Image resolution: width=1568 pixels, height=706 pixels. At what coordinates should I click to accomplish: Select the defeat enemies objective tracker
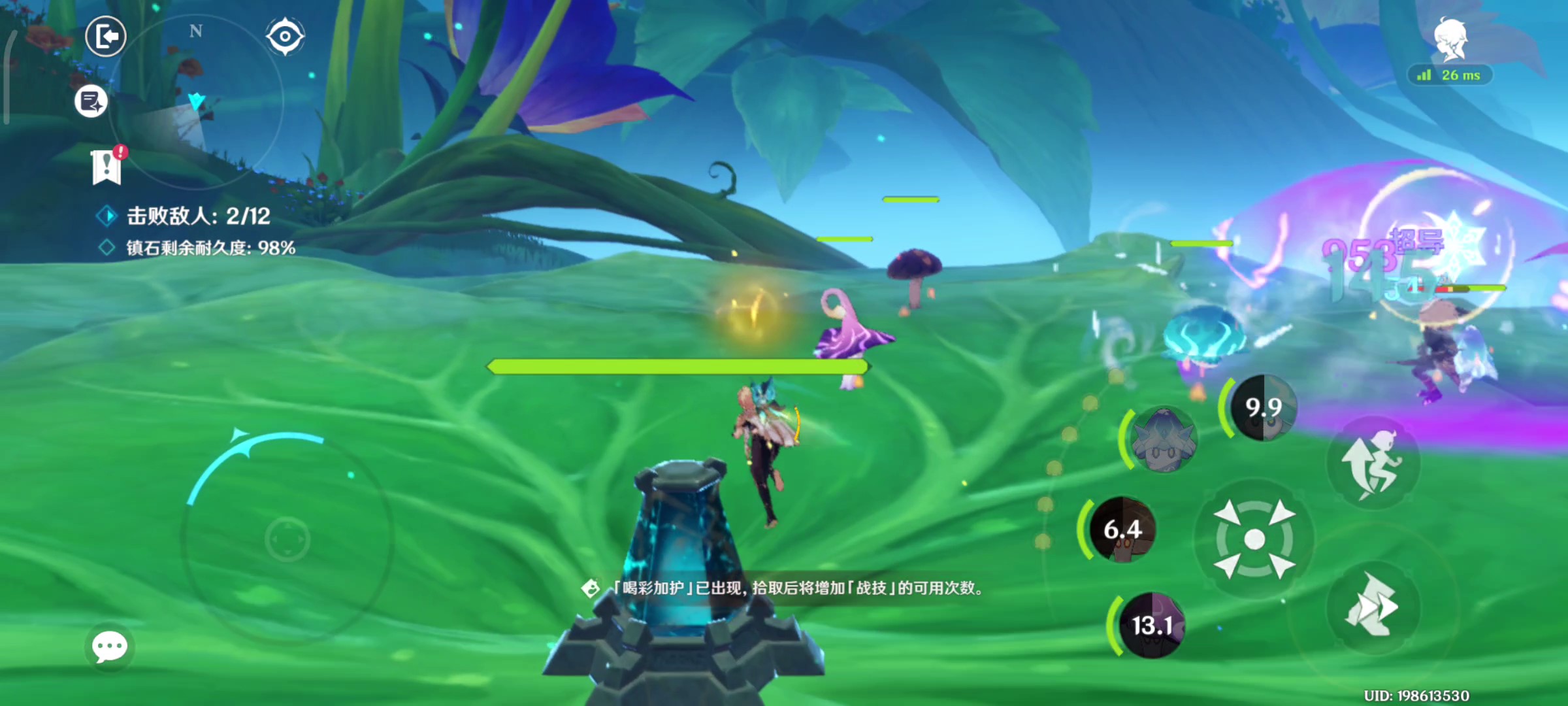(197, 216)
